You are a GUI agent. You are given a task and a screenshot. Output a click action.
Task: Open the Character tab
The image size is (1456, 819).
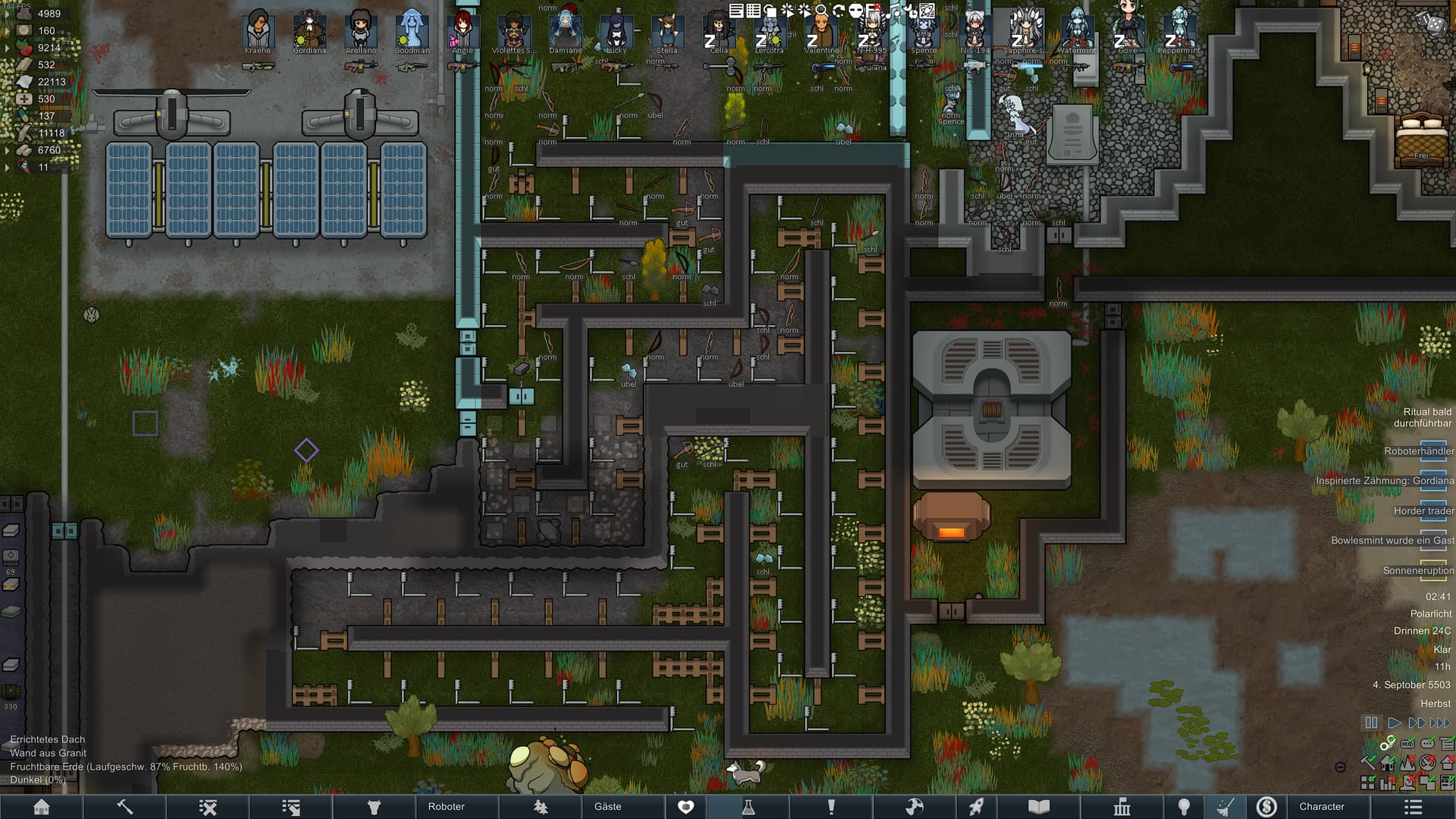point(1322,807)
